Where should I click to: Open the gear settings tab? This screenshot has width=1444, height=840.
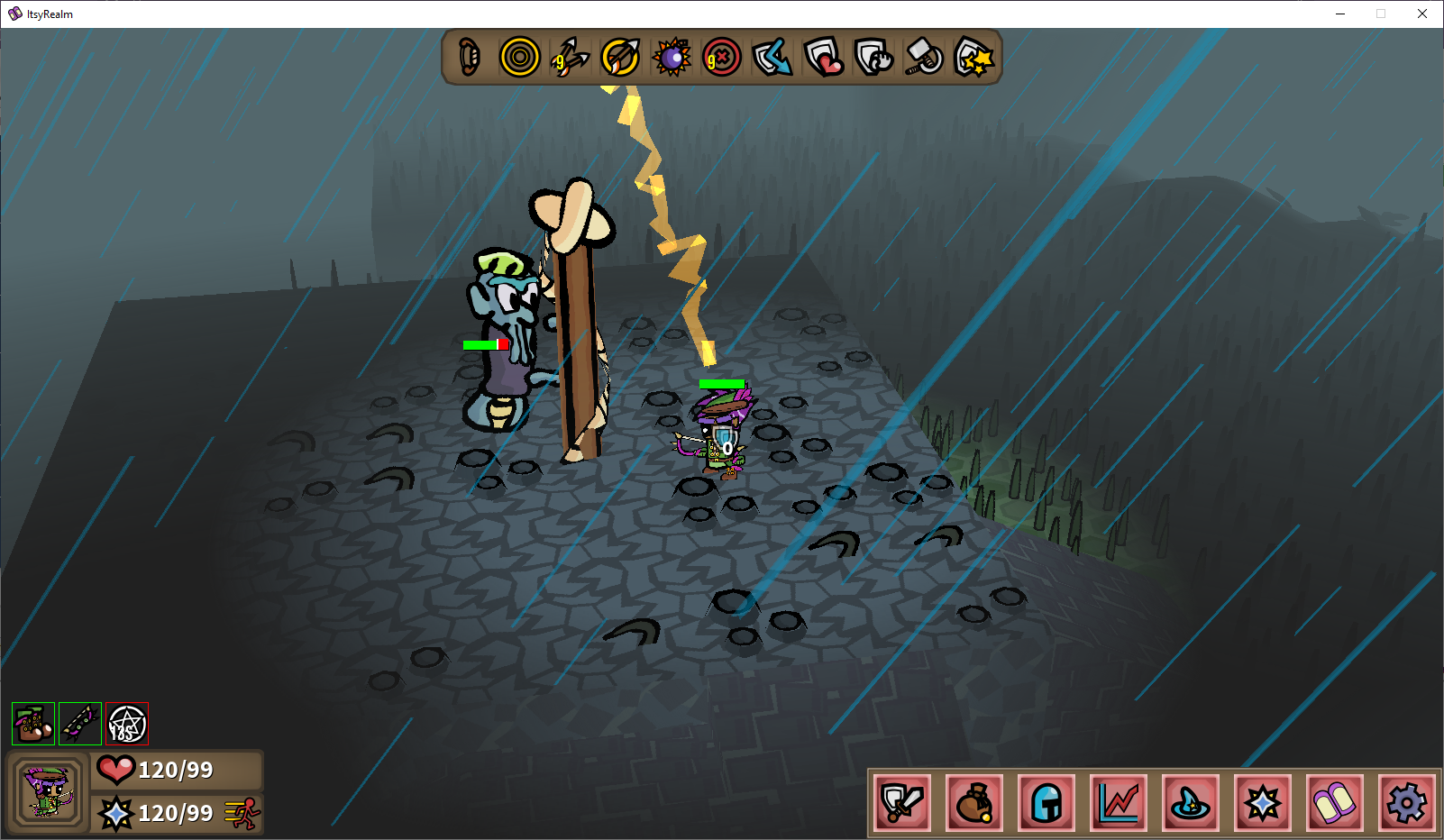point(1407,802)
